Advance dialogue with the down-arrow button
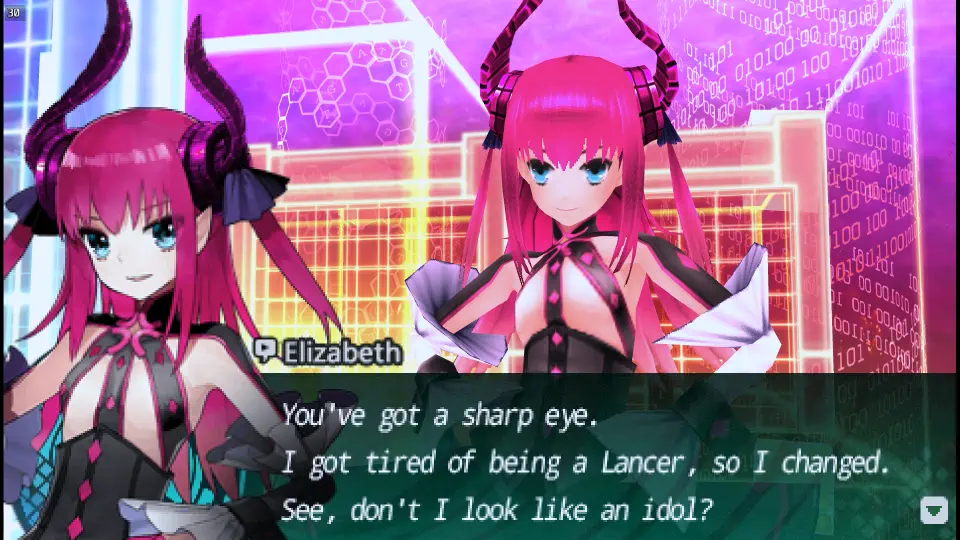960x540 pixels. point(933,510)
